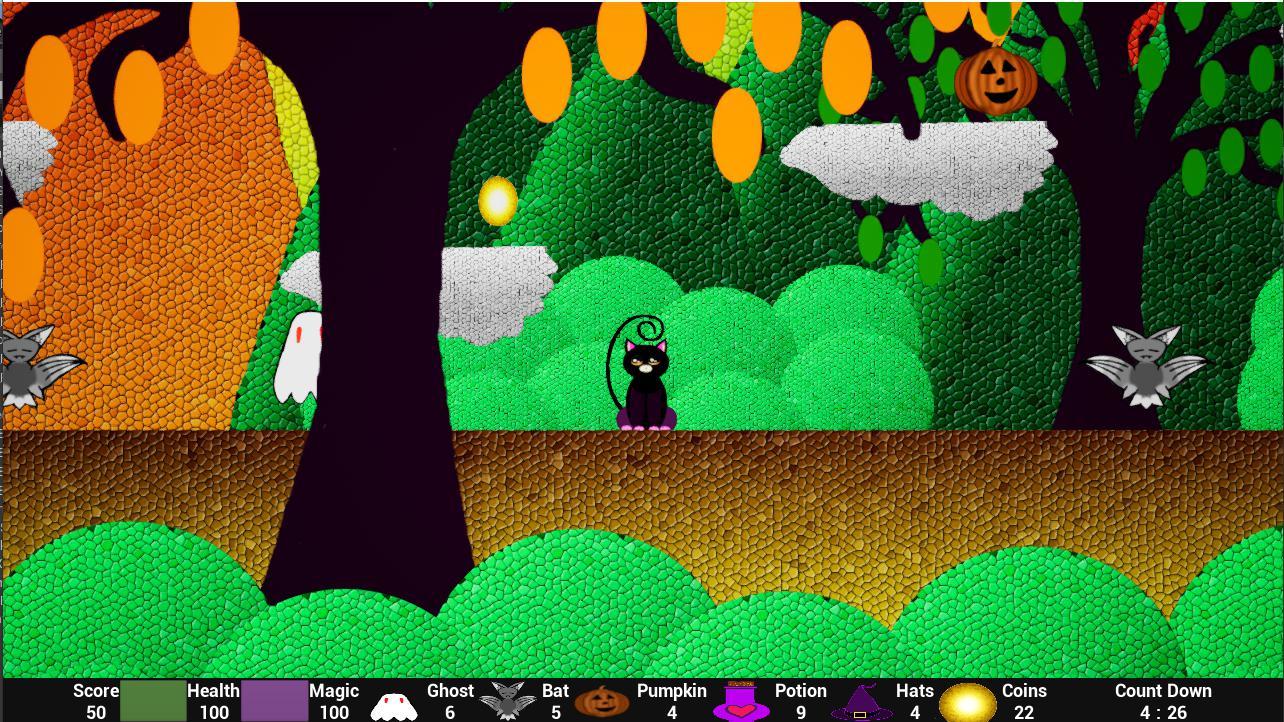This screenshot has height=722, width=1284.
Task: Click the Pumpkin icon near the Pumpkin count
Action: coord(604,701)
